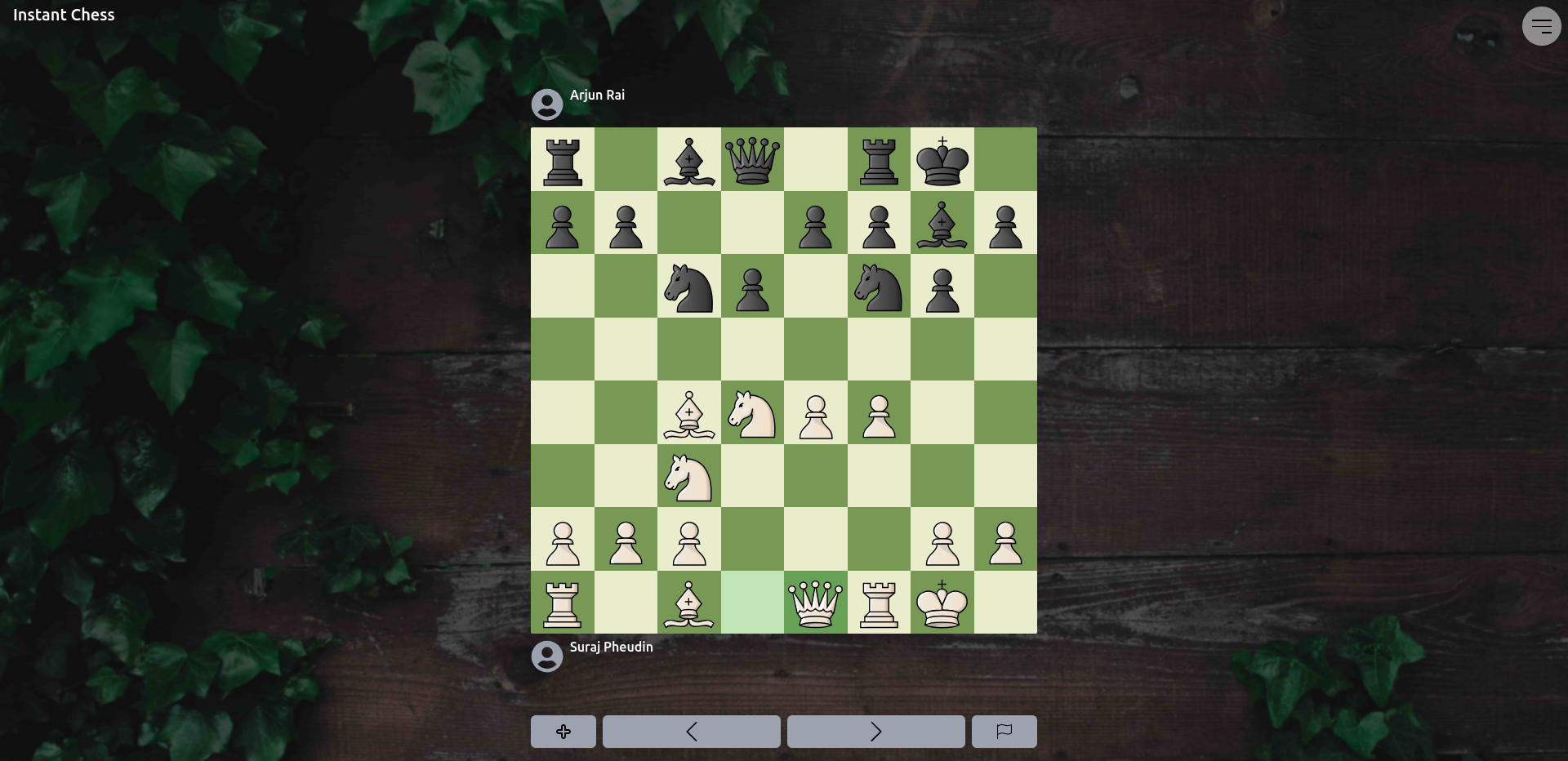This screenshot has width=1568, height=761.
Task: Select the white knight on c3
Action: click(688, 476)
